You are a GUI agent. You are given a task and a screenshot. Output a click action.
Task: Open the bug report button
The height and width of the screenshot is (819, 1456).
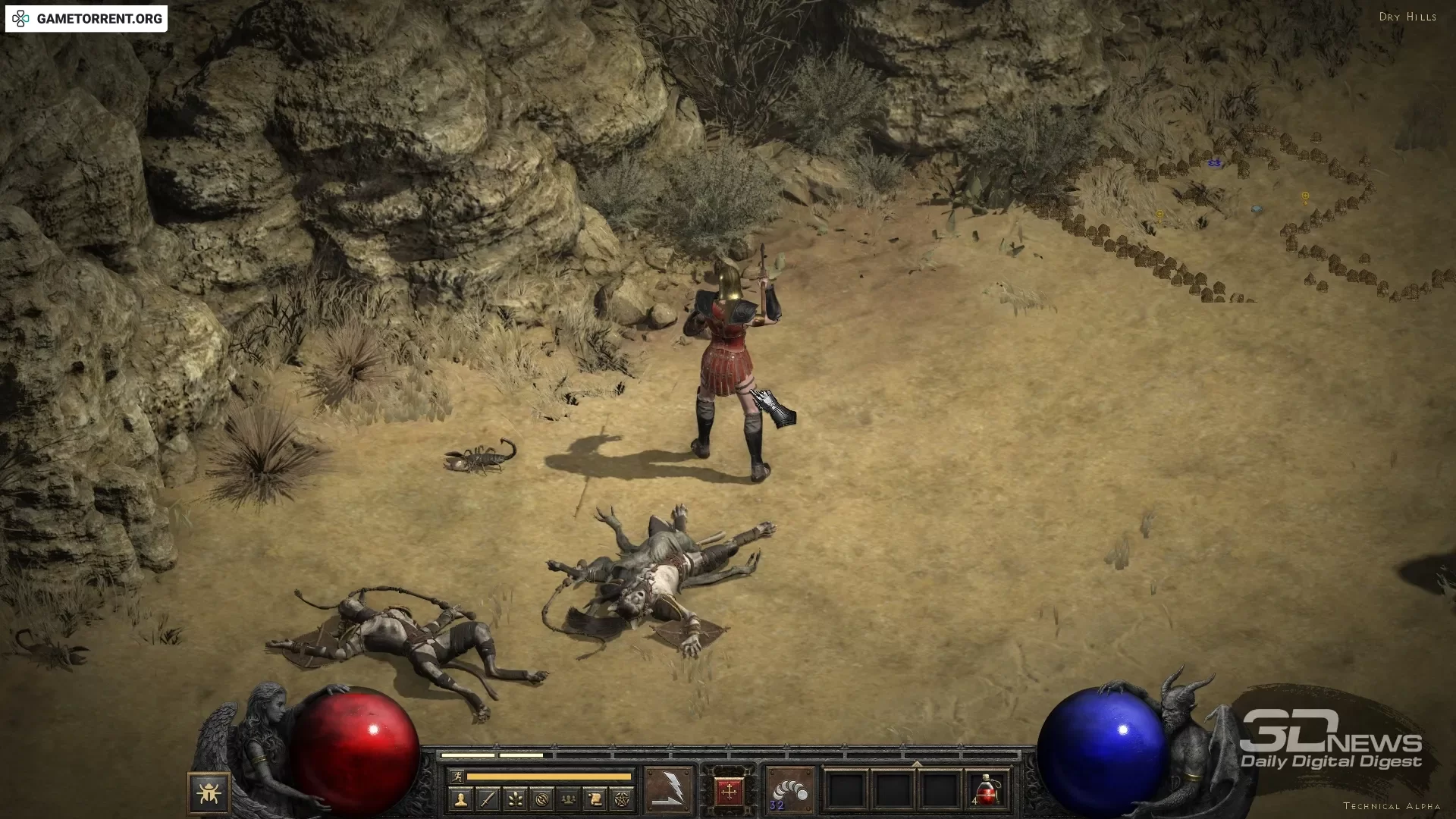pos(209,793)
